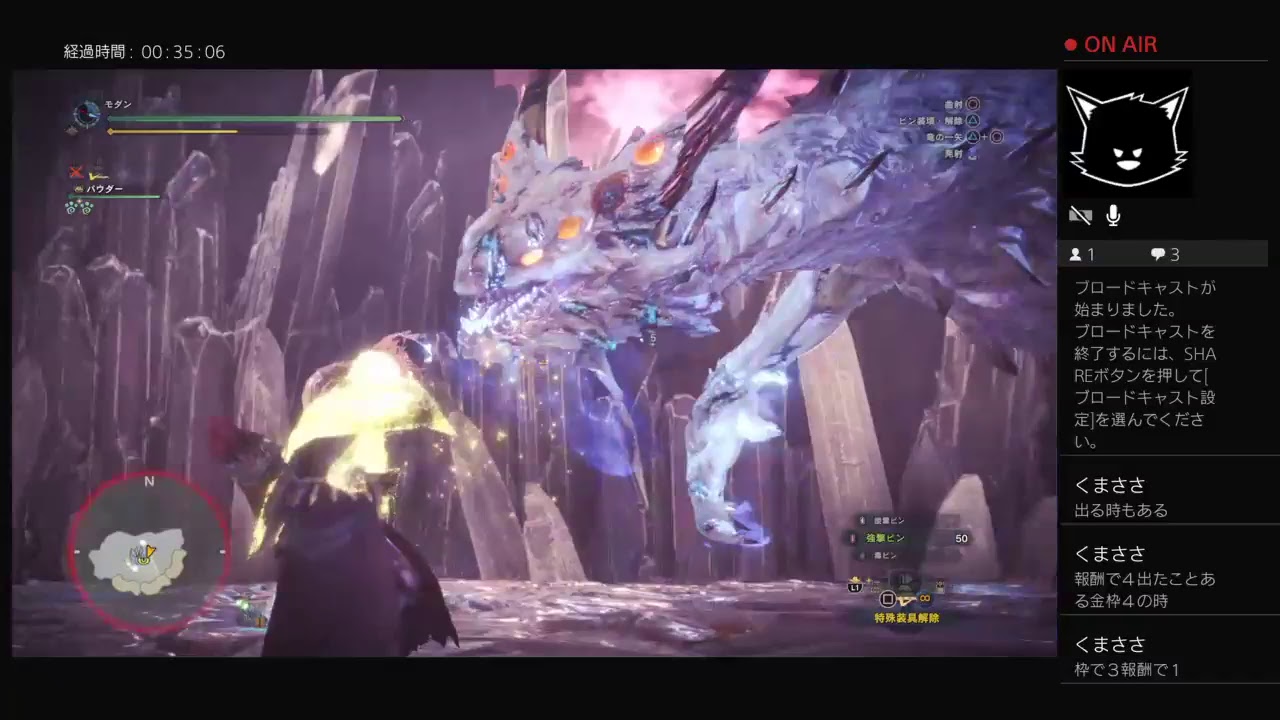Choose the 毒ビン coating below

(884, 555)
